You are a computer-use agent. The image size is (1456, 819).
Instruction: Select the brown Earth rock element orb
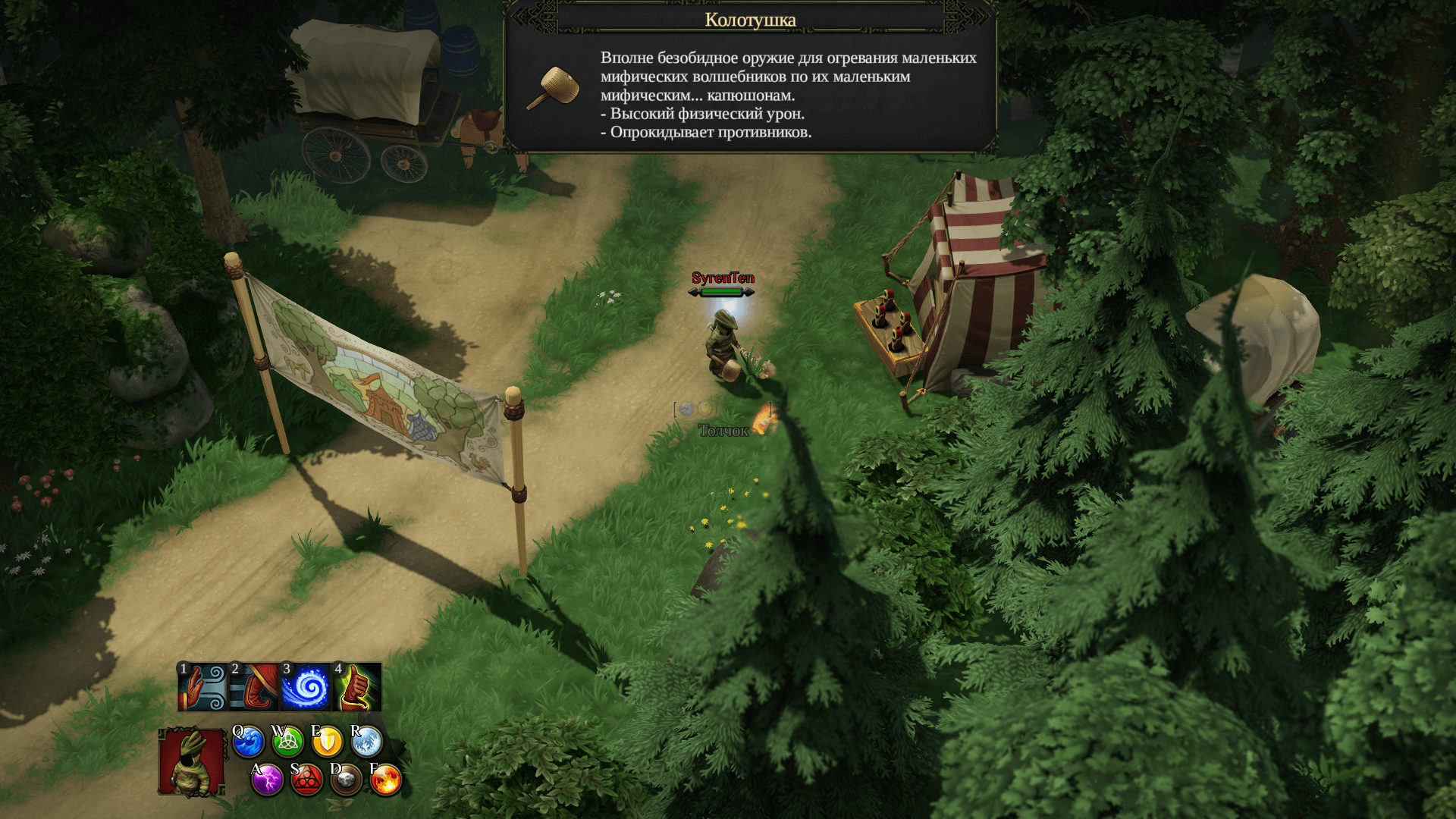click(x=346, y=780)
